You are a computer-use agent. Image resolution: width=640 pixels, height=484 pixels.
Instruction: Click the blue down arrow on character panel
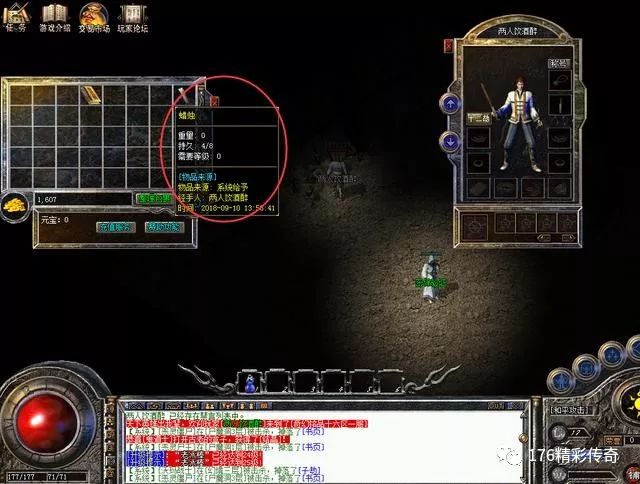tap(451, 141)
